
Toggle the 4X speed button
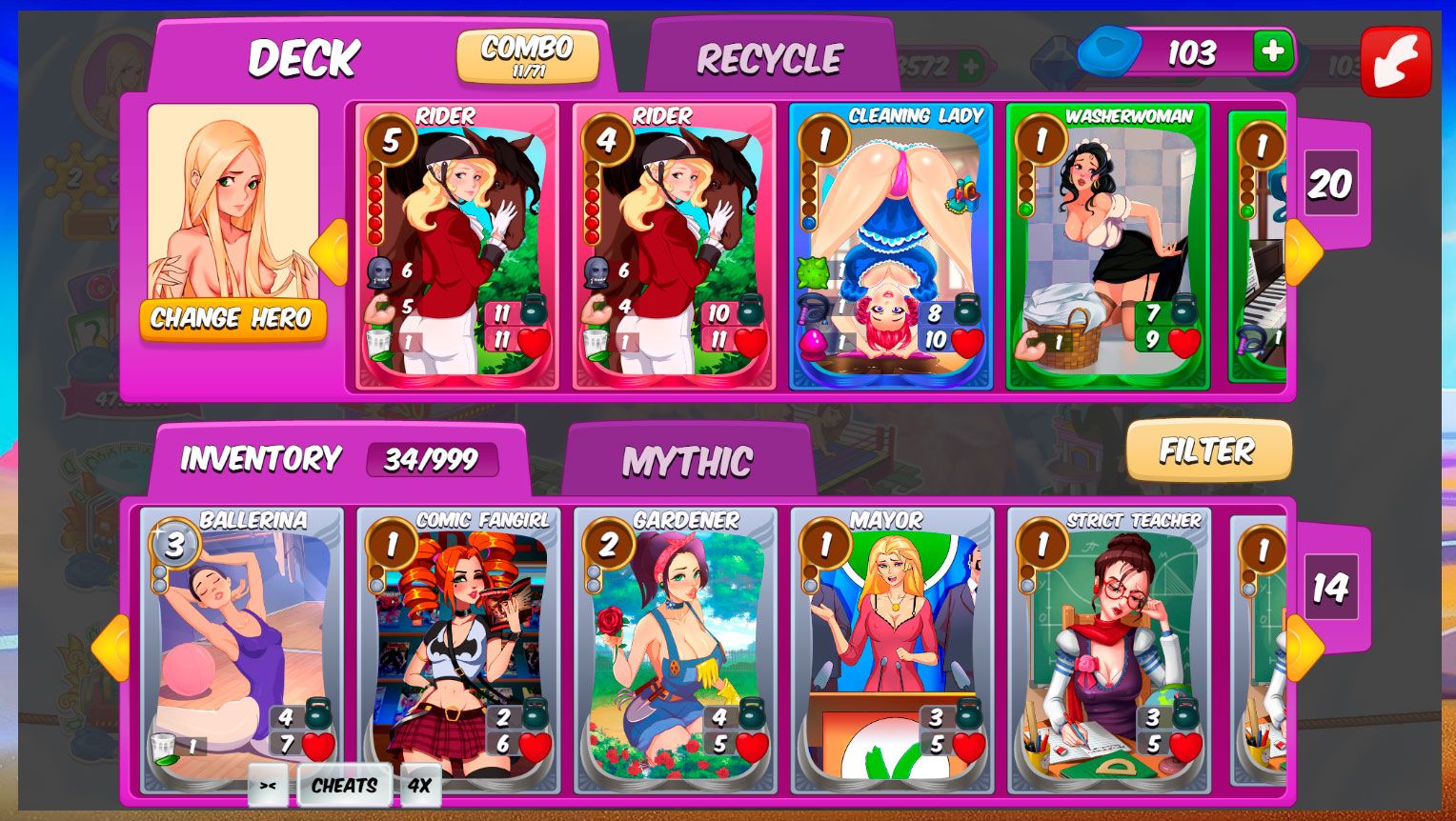click(419, 786)
